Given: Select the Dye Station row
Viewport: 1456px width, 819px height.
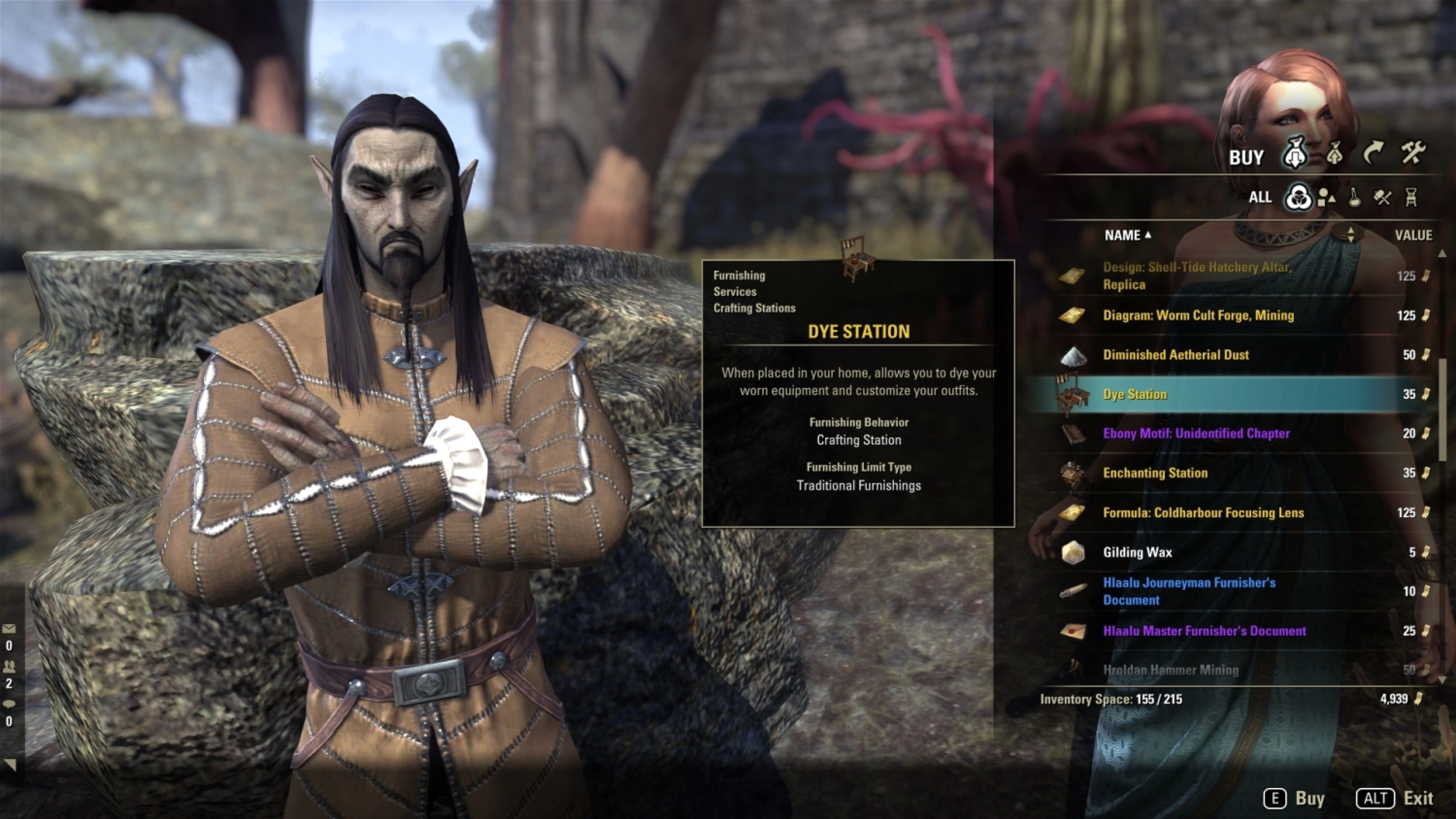Looking at the screenshot, I should tap(1135, 395).
